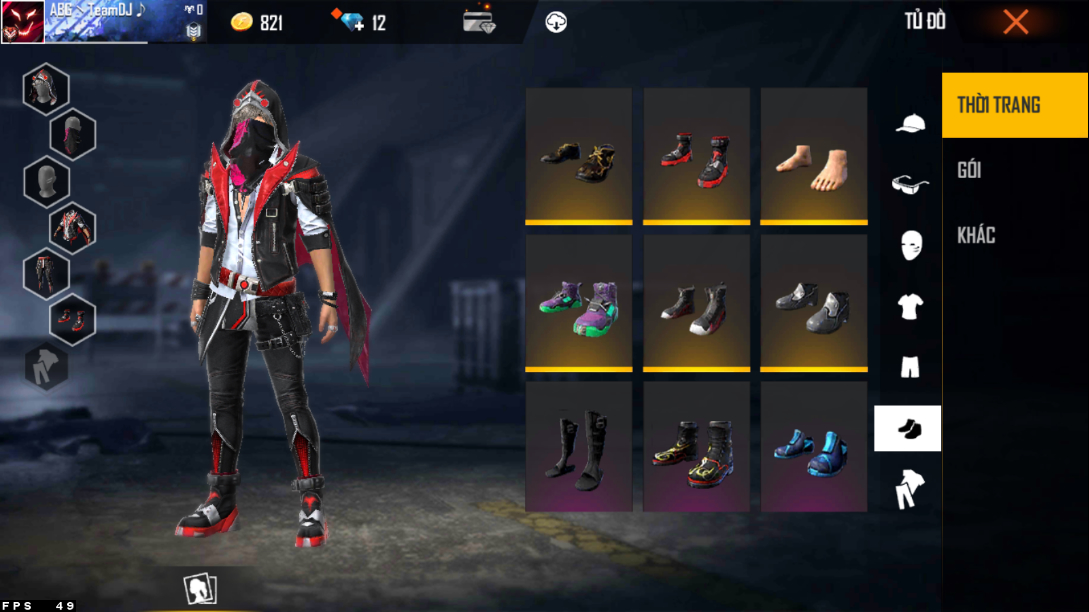Choose the hat category icon
This screenshot has width=1089, height=612.
(x=909, y=123)
